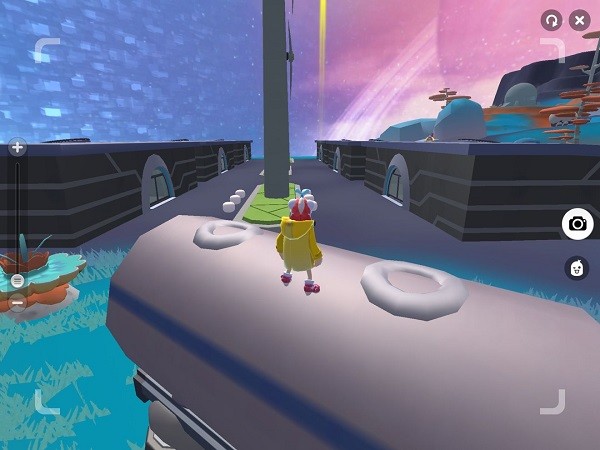Zoom out with the minus button
This screenshot has width=600, height=450.
[17, 301]
